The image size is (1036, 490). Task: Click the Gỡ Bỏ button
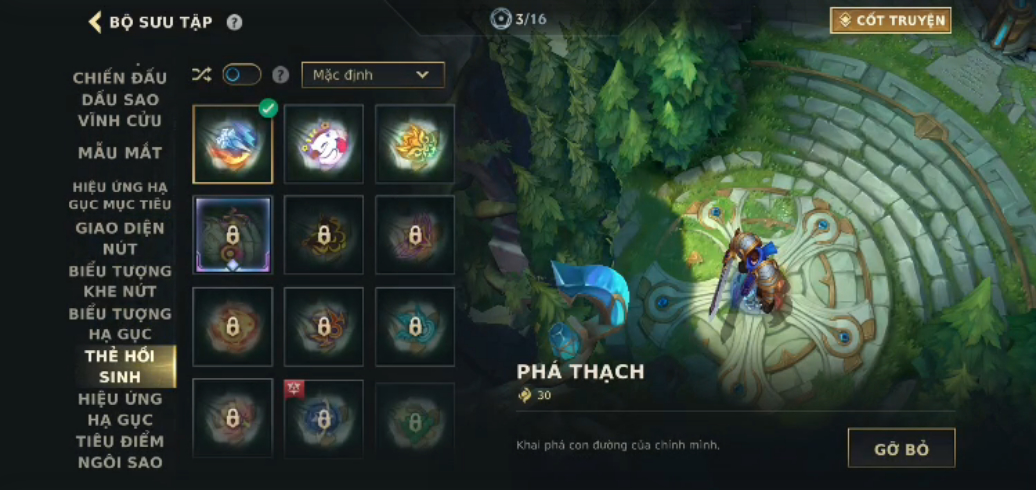tap(901, 448)
